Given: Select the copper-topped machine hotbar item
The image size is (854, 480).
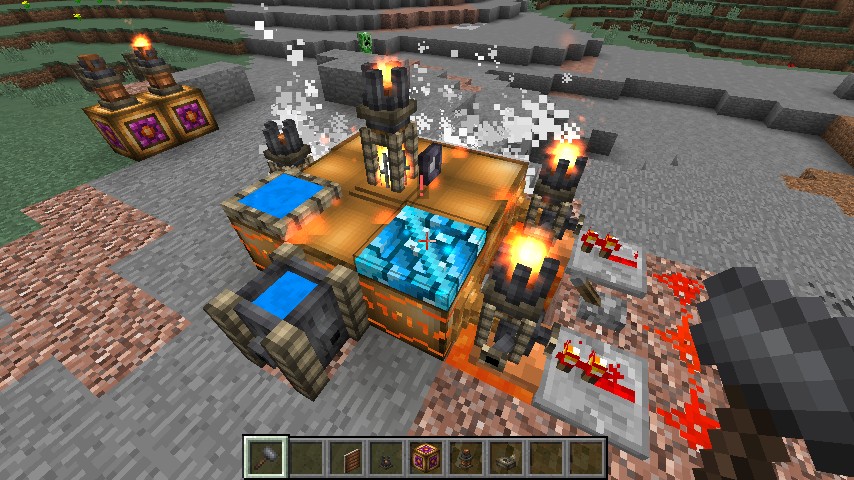Looking at the screenshot, I should 466,457.
